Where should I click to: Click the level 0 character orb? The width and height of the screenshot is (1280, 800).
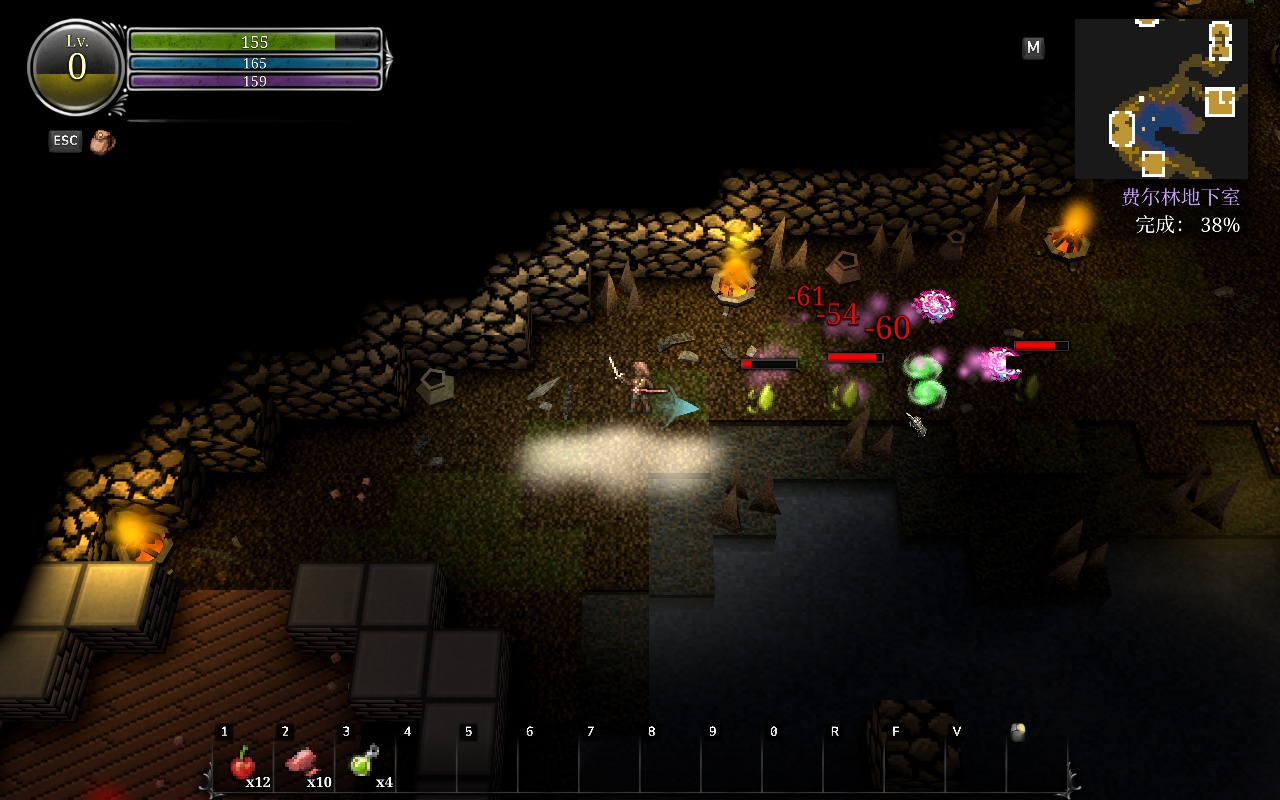pos(77,67)
